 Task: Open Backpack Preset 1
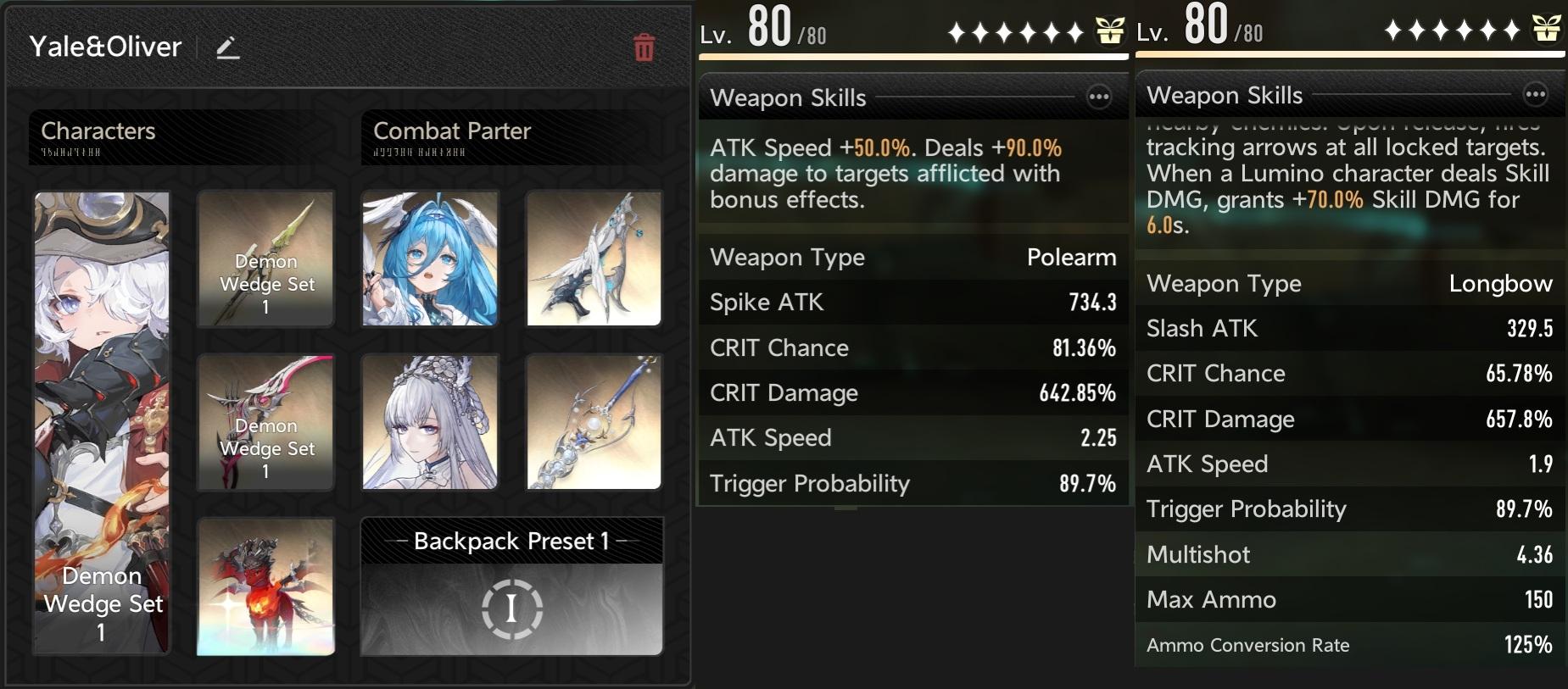pos(511,586)
